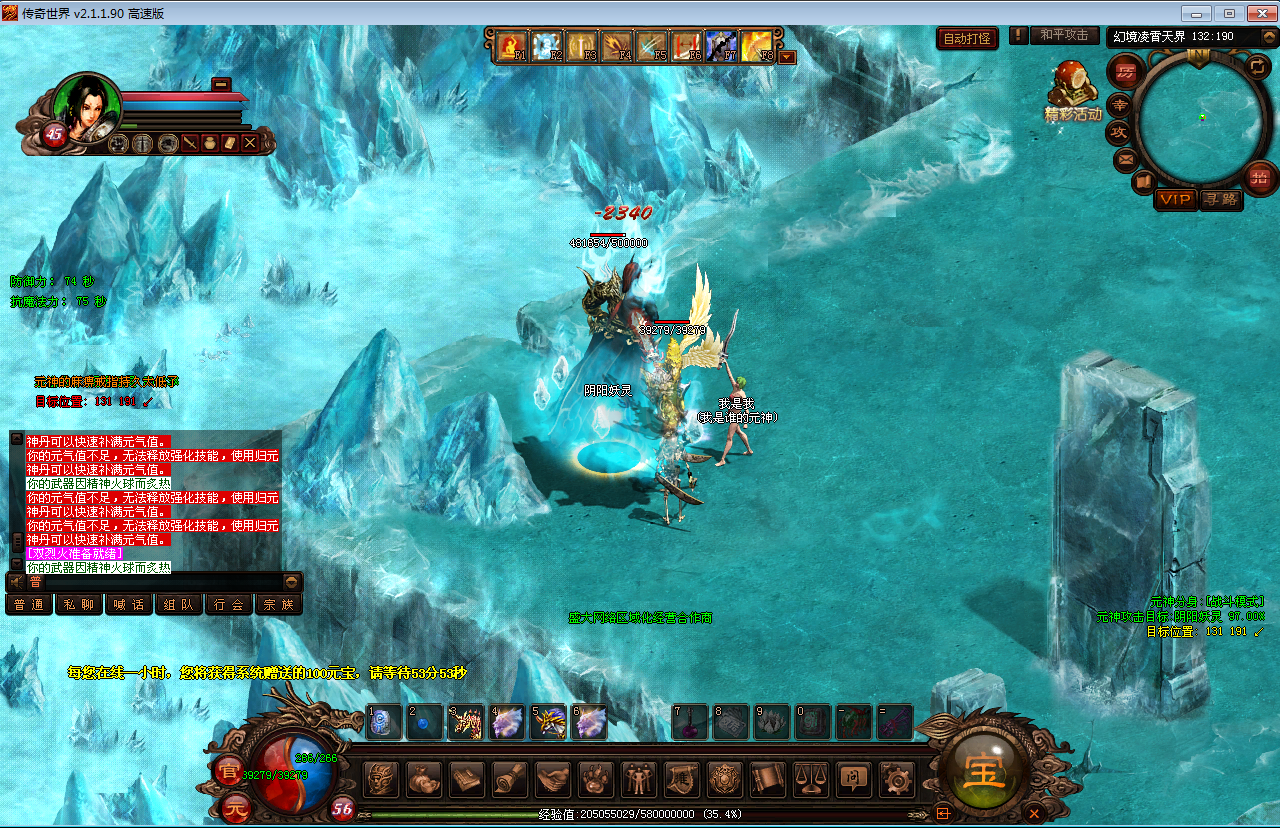The width and height of the screenshot is (1280, 828).
Task: Open the money bag inventory icon
Action: (422, 779)
